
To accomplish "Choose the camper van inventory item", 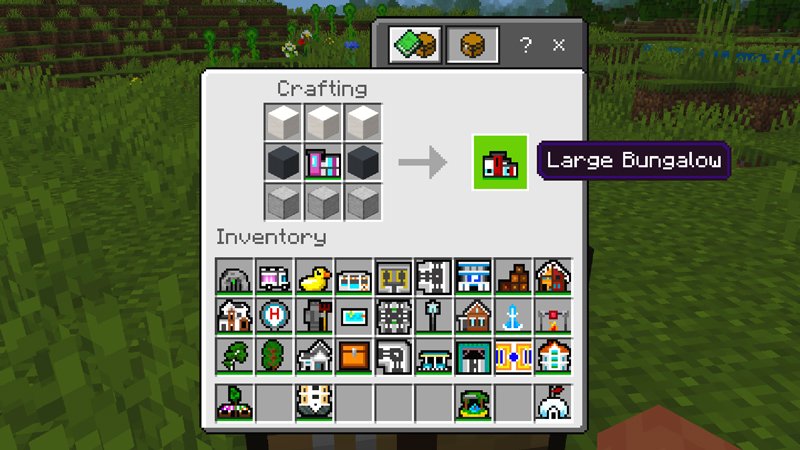I will [x=275, y=277].
